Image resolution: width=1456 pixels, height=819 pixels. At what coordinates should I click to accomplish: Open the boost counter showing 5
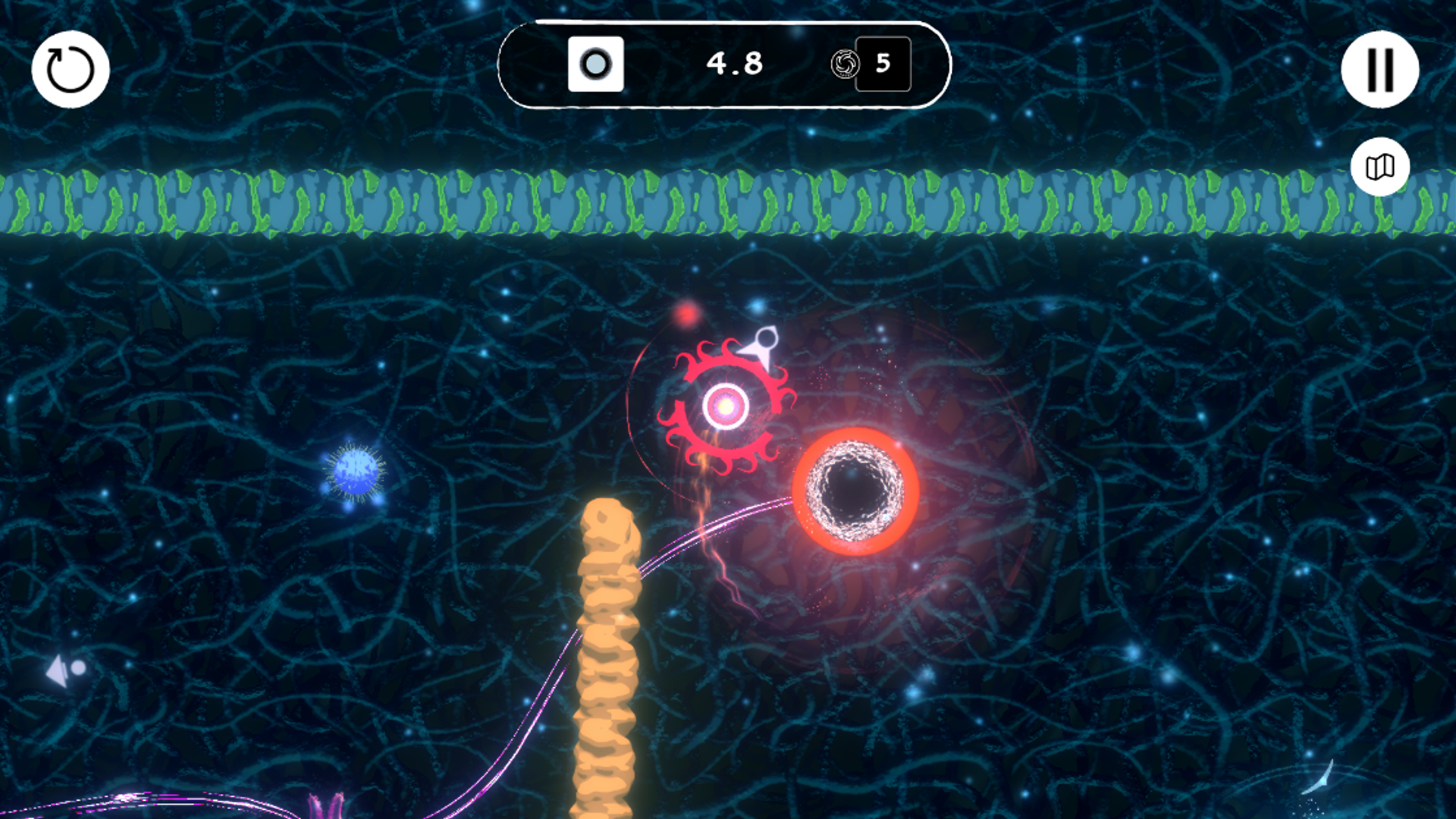(882, 64)
